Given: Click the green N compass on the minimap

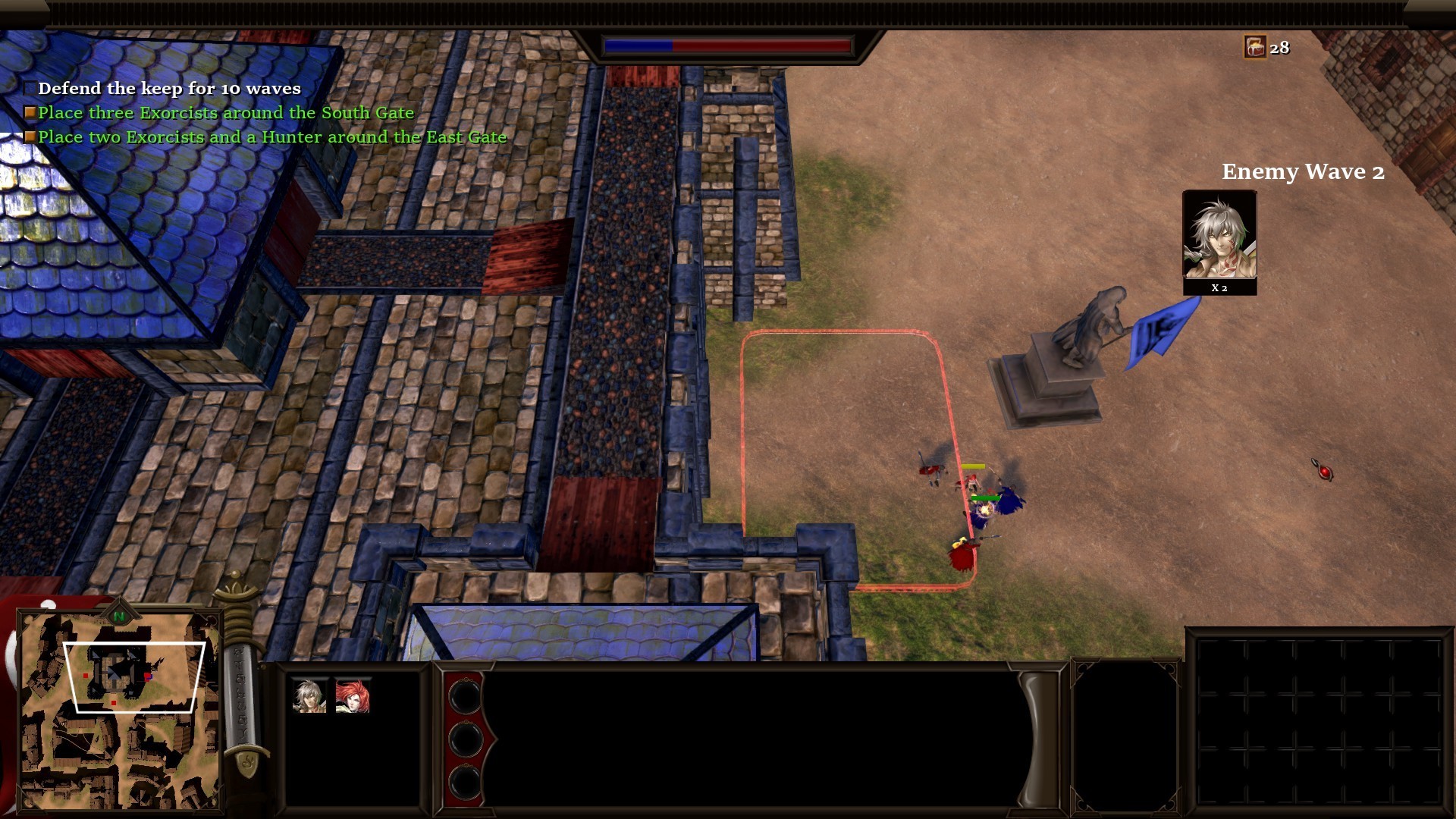Looking at the screenshot, I should pyautogui.click(x=119, y=617).
